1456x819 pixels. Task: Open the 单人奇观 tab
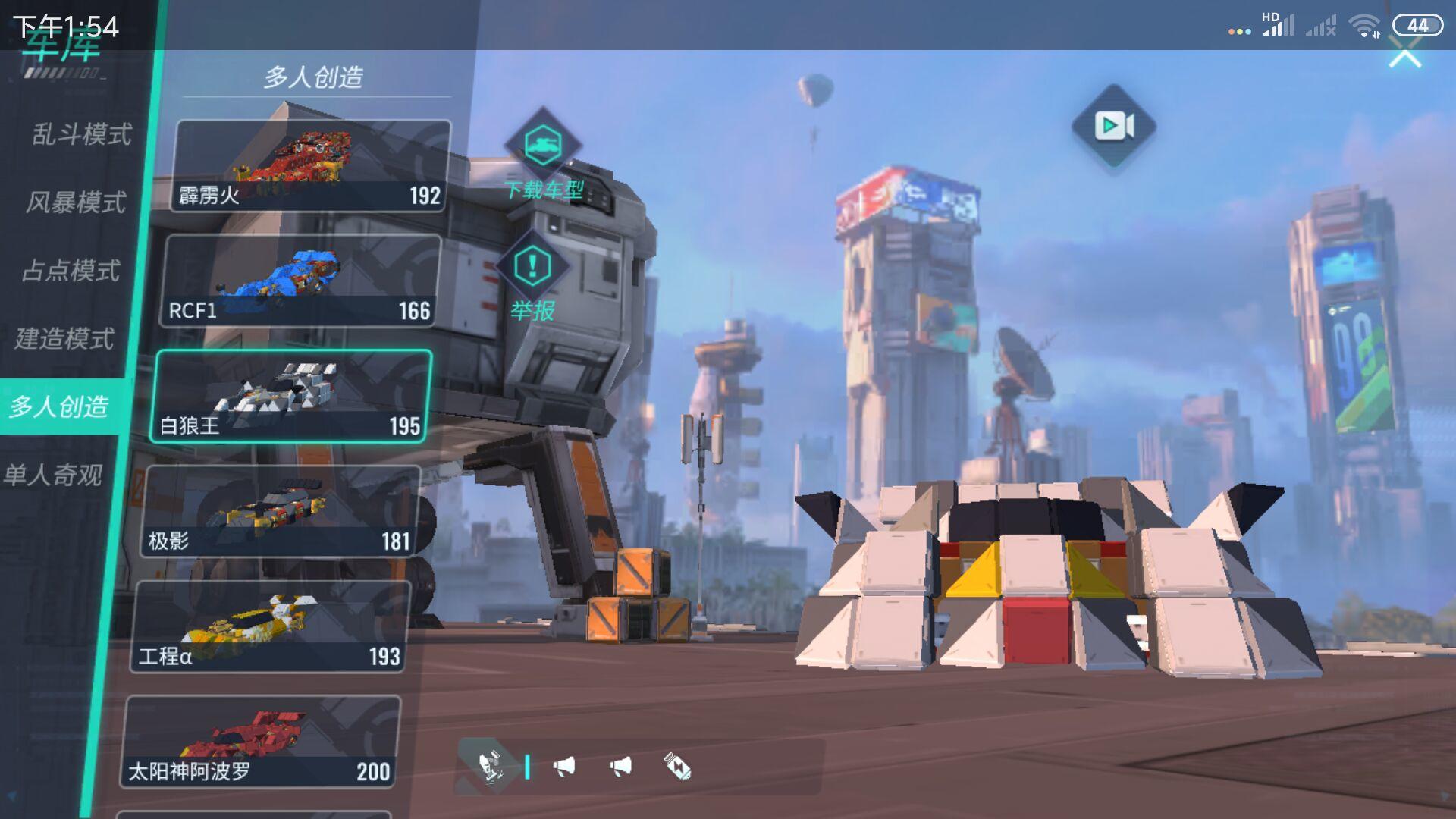click(53, 475)
